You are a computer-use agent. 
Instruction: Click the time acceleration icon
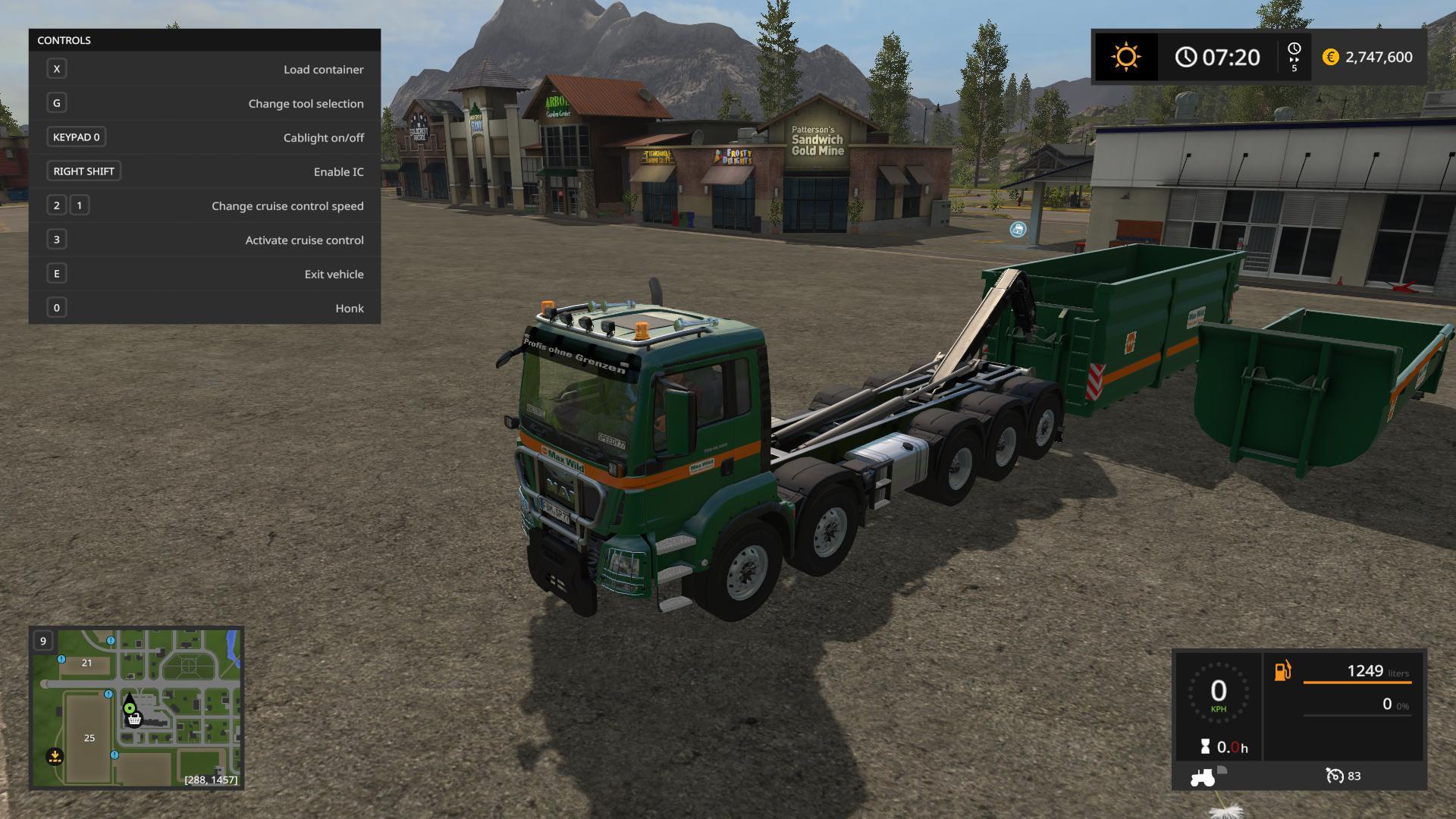point(1294,57)
